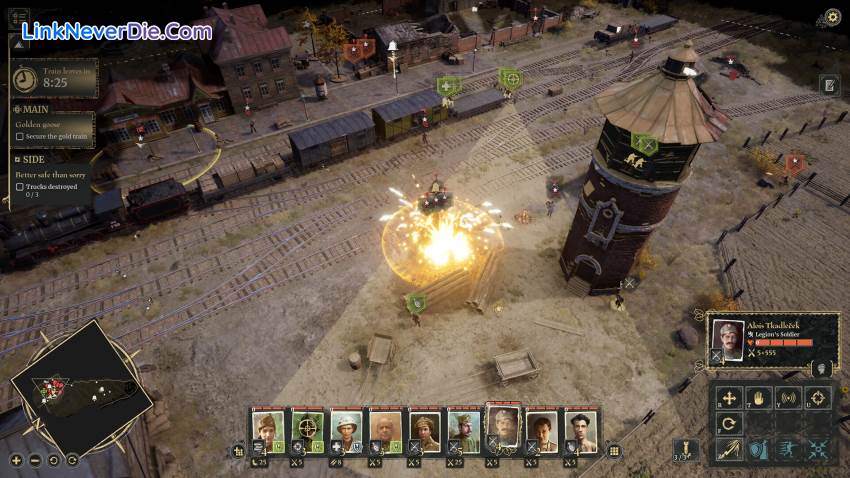Activate the crosshair target command
Viewport: 850px width, 478px height.
[x=818, y=398]
